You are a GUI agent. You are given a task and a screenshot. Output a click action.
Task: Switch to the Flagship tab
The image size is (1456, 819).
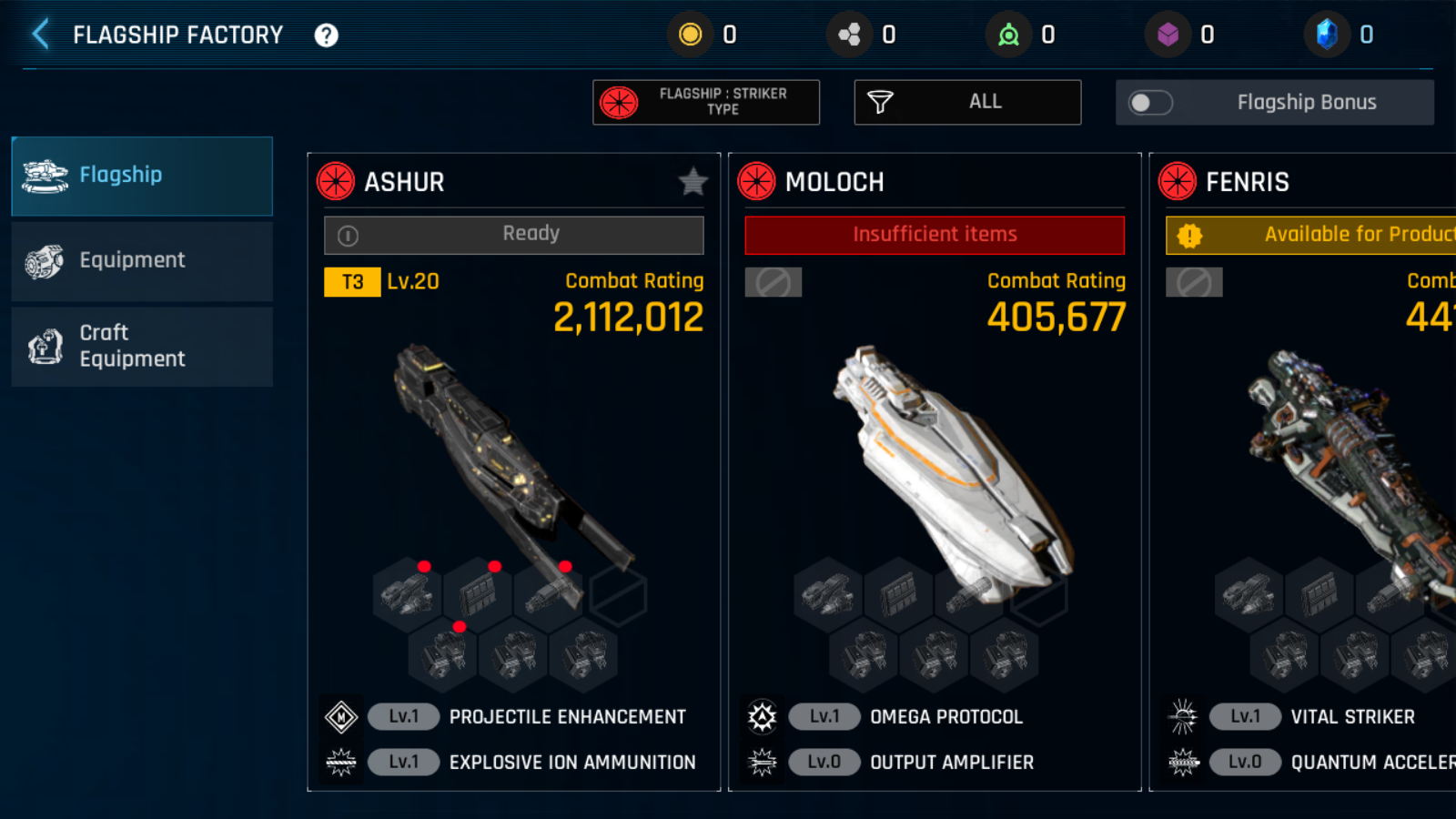[x=142, y=176]
